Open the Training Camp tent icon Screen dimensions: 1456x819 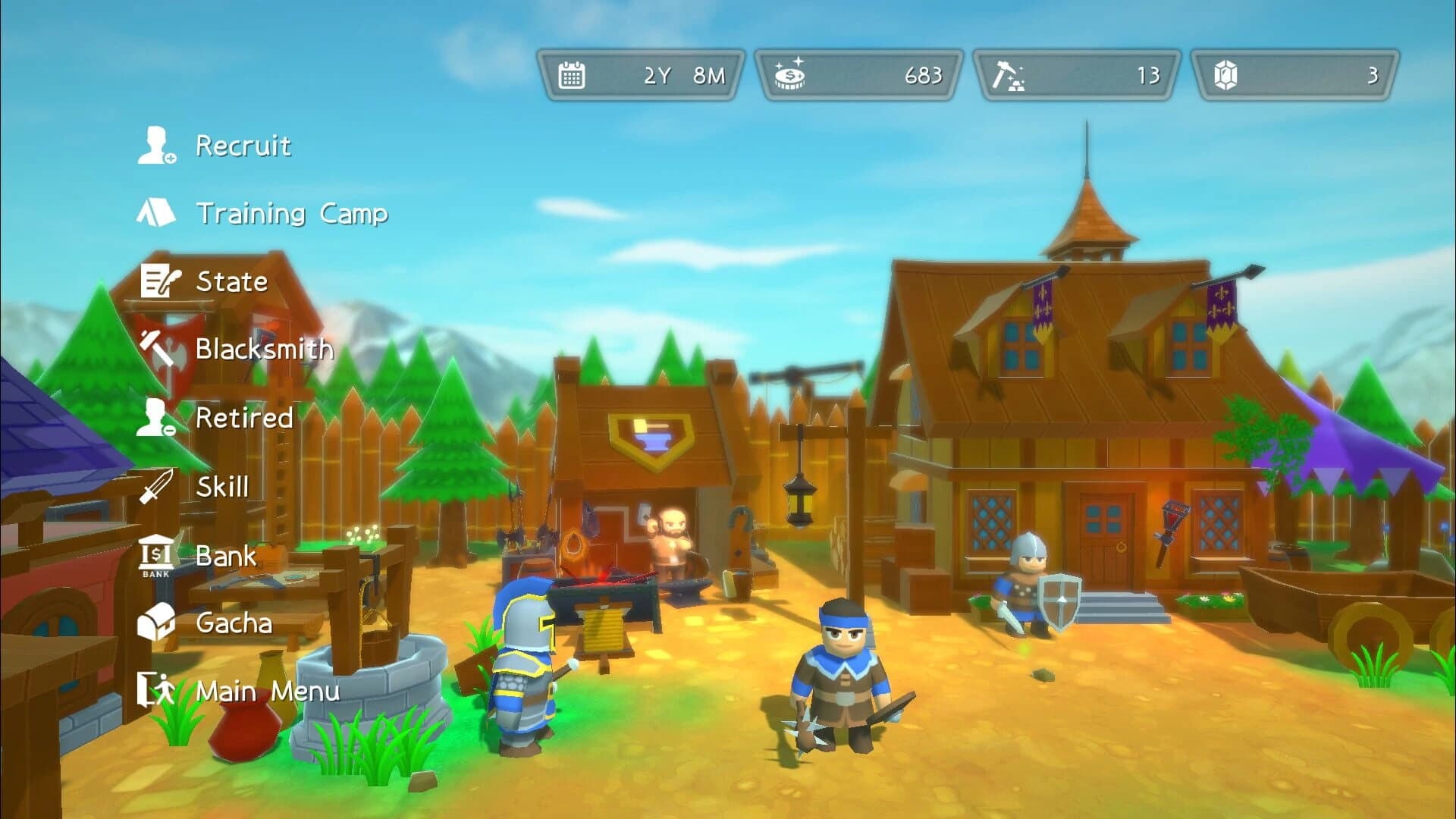pos(157,213)
